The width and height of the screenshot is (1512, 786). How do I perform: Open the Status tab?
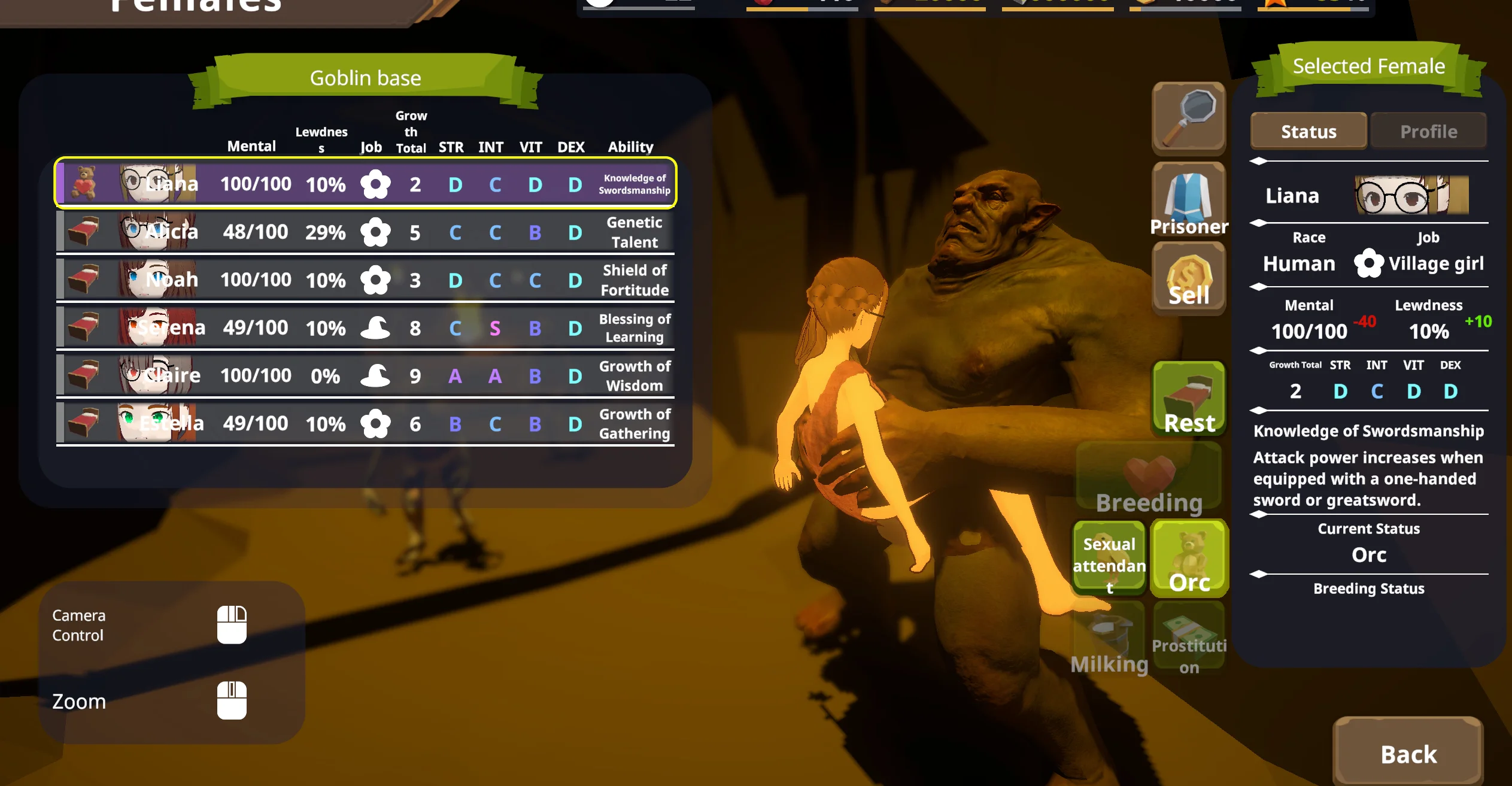(1308, 131)
